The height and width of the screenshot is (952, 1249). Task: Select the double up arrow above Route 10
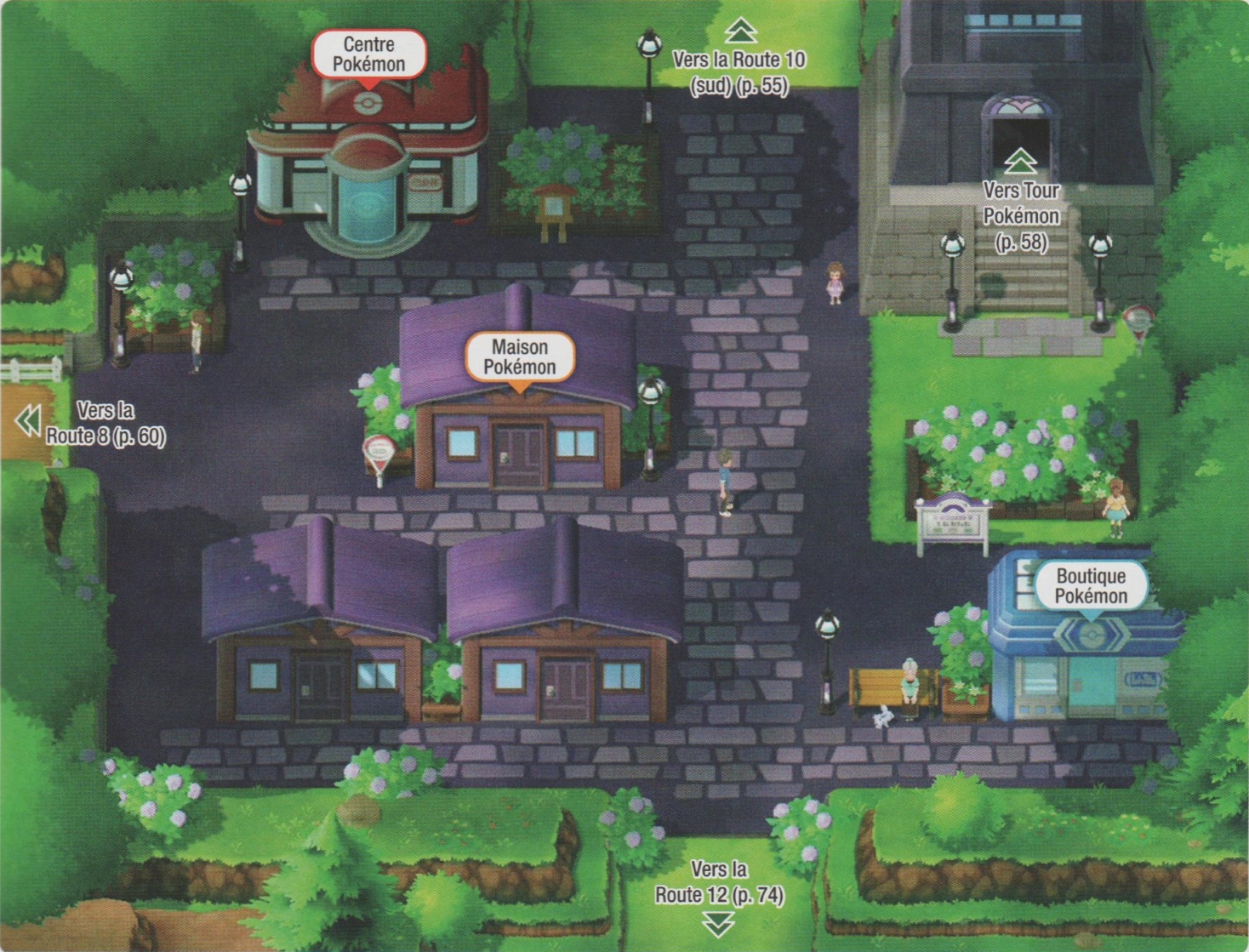[741, 31]
